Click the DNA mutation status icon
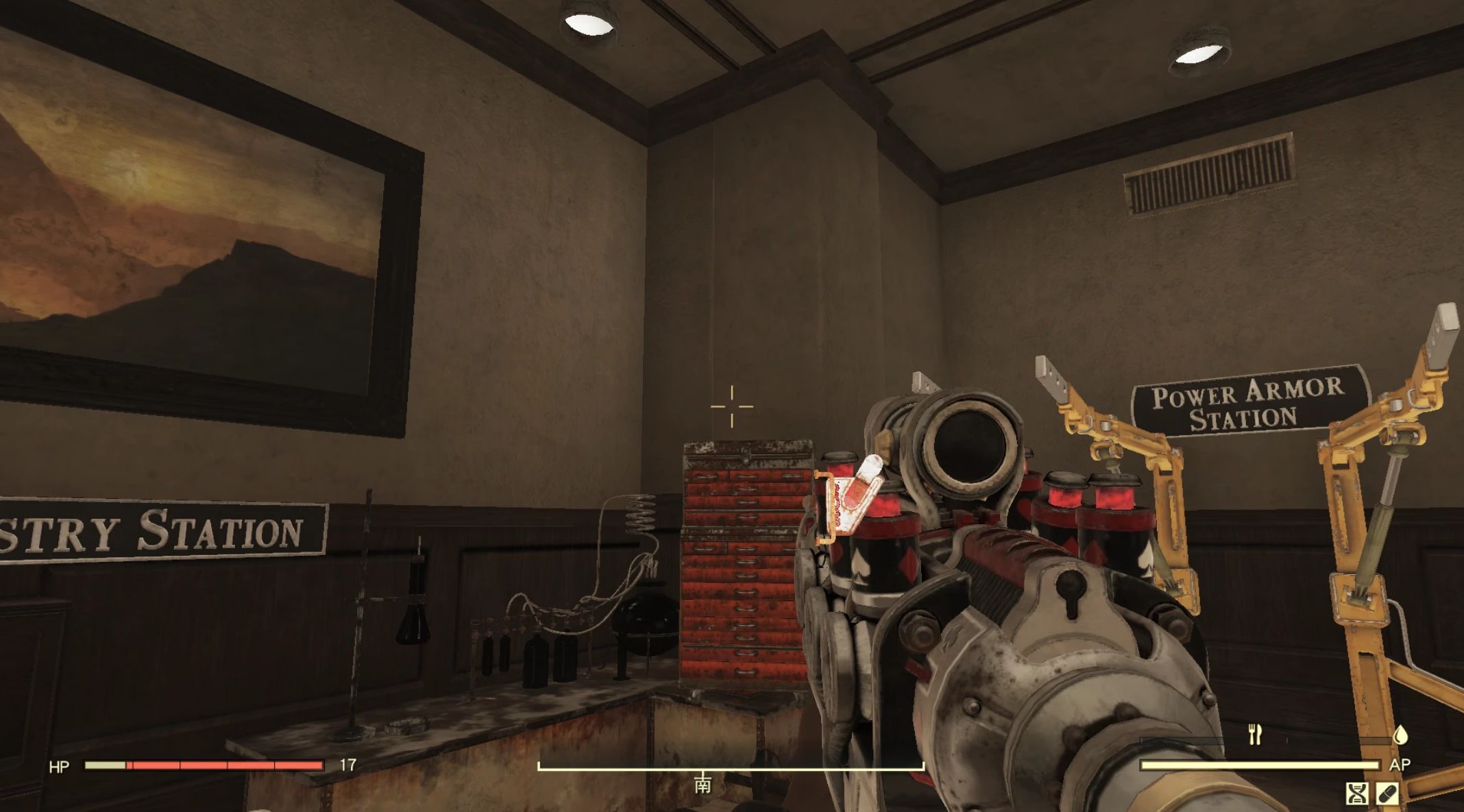Image resolution: width=1464 pixels, height=812 pixels. coord(1356,793)
